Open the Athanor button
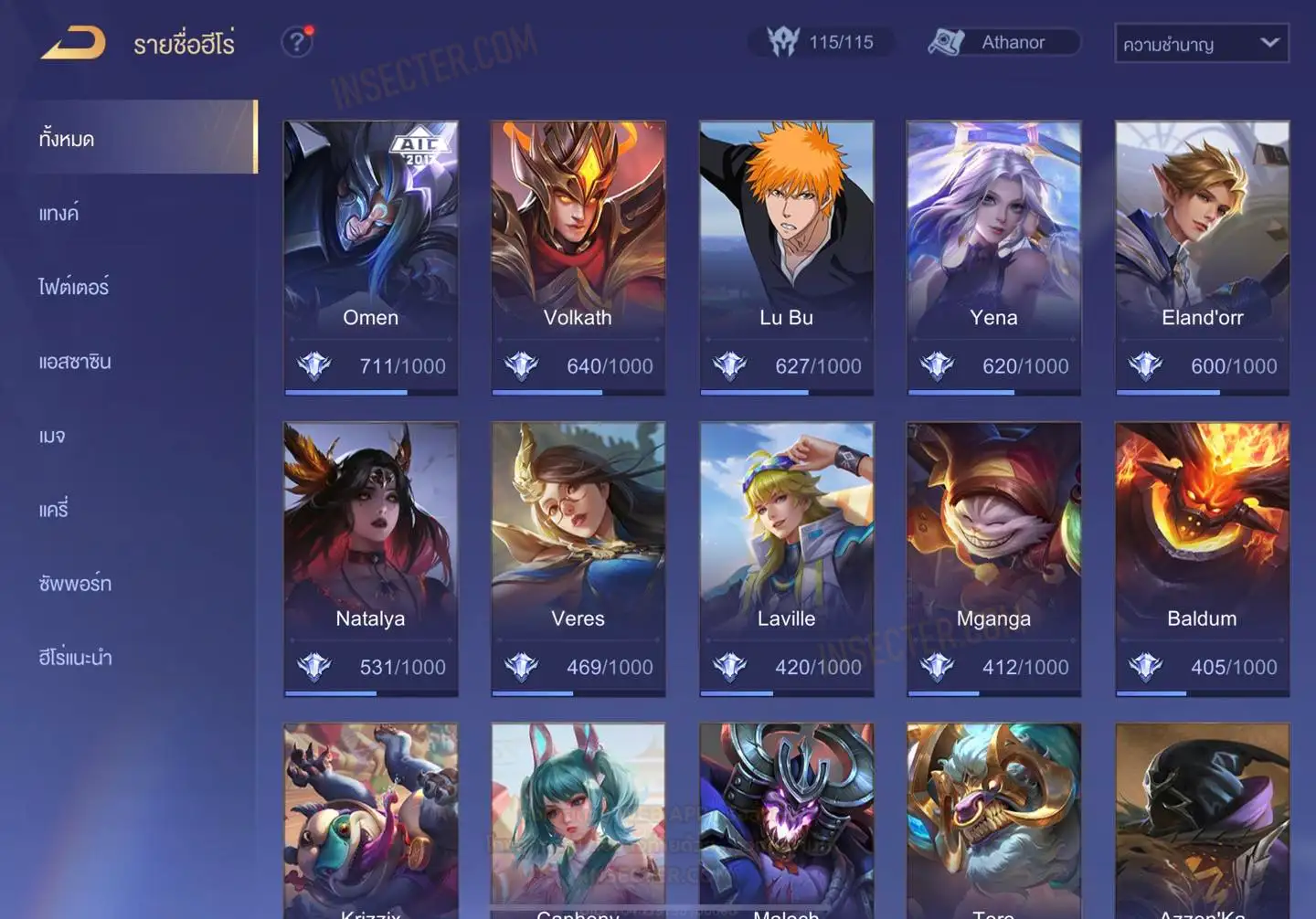 tap(1003, 42)
